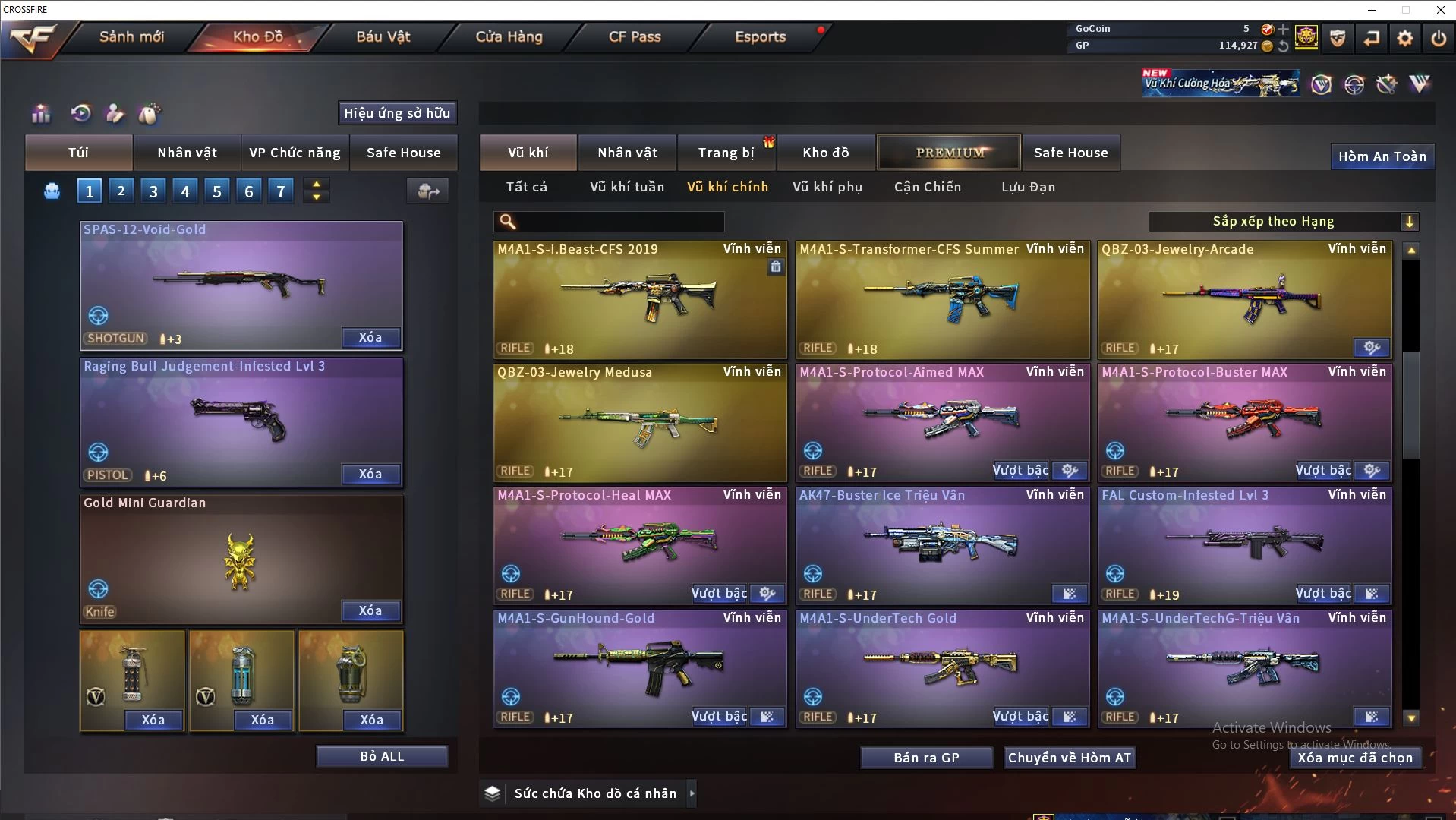The height and width of the screenshot is (820, 1456).
Task: Switch to the Vũ khí phụ category
Action: tap(827, 187)
